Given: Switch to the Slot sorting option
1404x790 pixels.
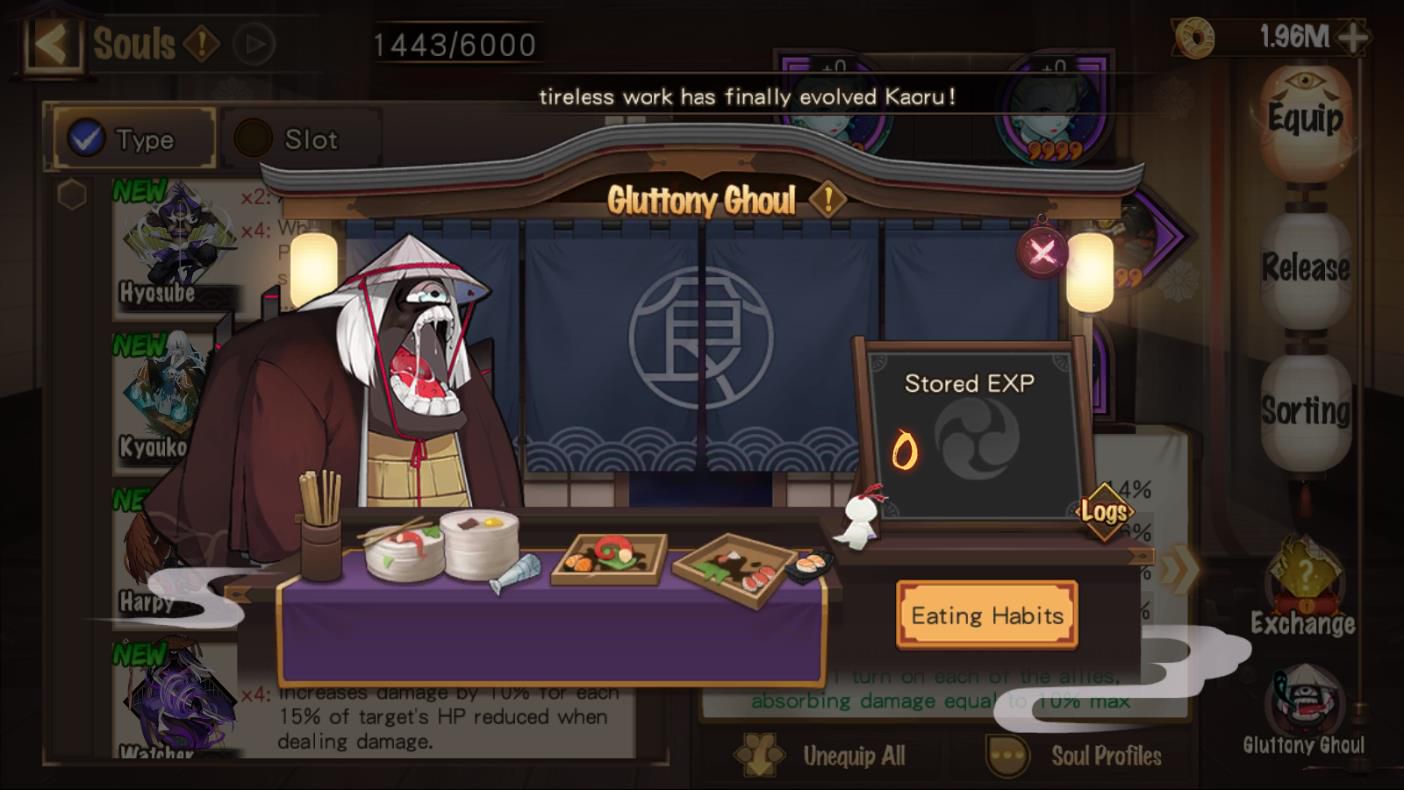Looking at the screenshot, I should coord(300,139).
